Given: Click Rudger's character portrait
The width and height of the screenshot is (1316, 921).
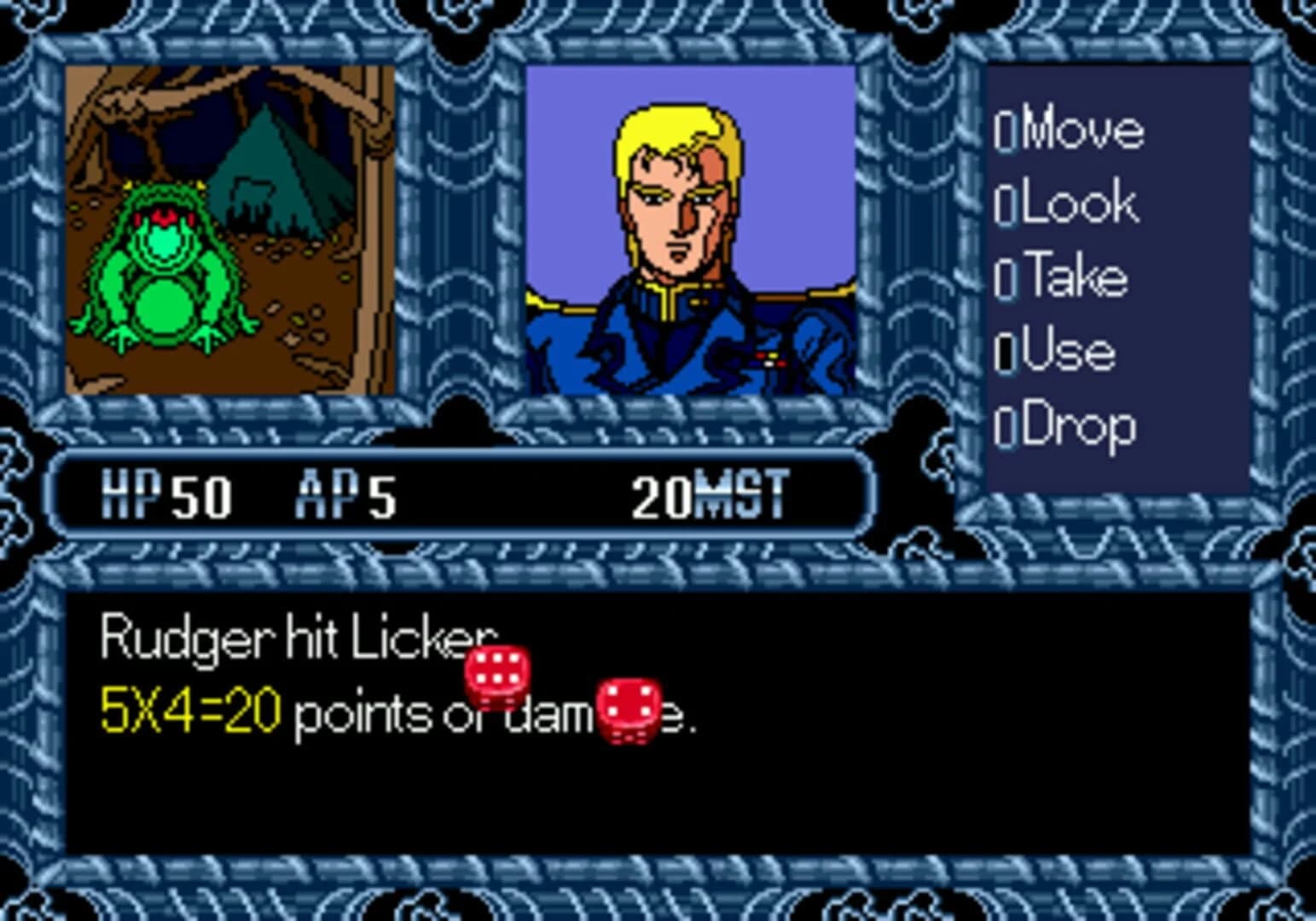Looking at the screenshot, I should [x=691, y=230].
